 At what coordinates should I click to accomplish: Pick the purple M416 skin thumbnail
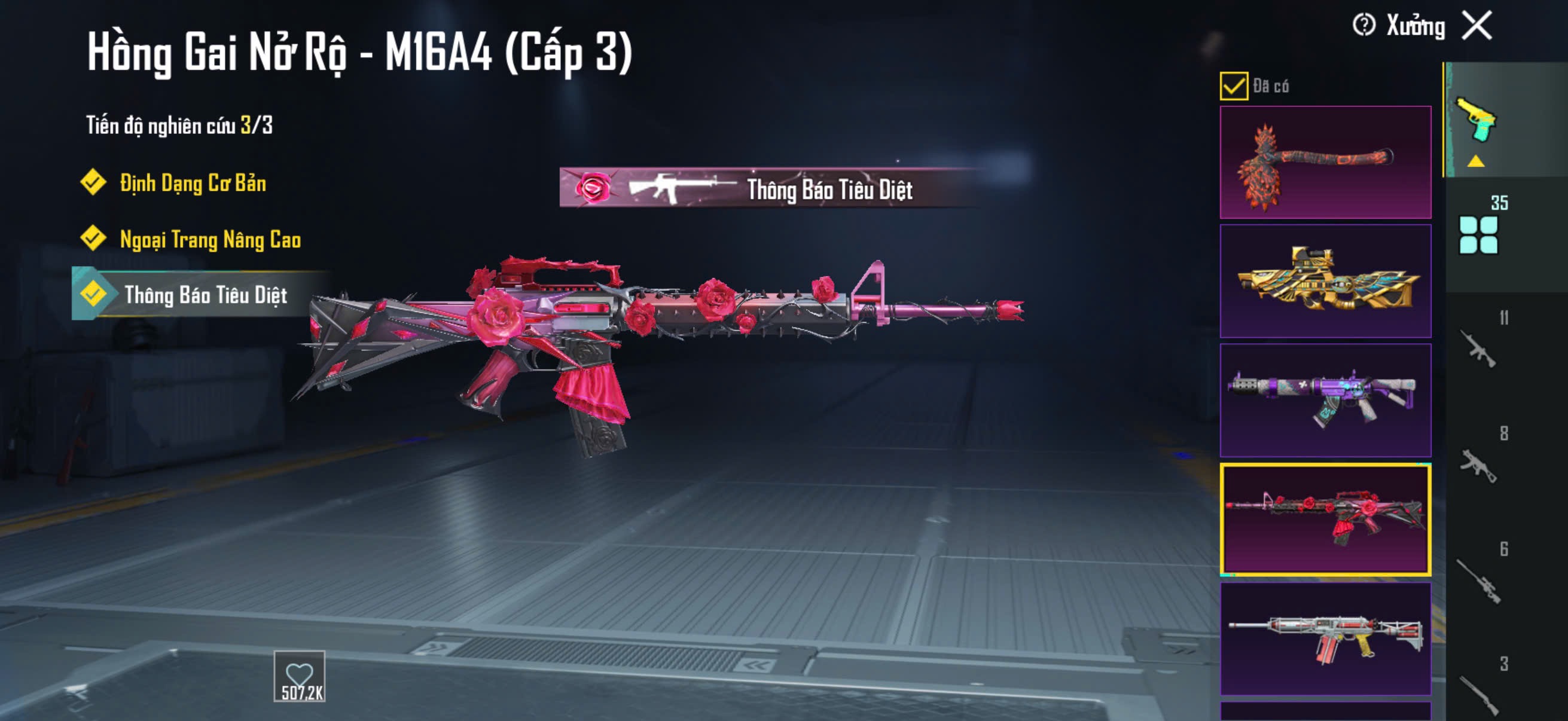point(1325,401)
